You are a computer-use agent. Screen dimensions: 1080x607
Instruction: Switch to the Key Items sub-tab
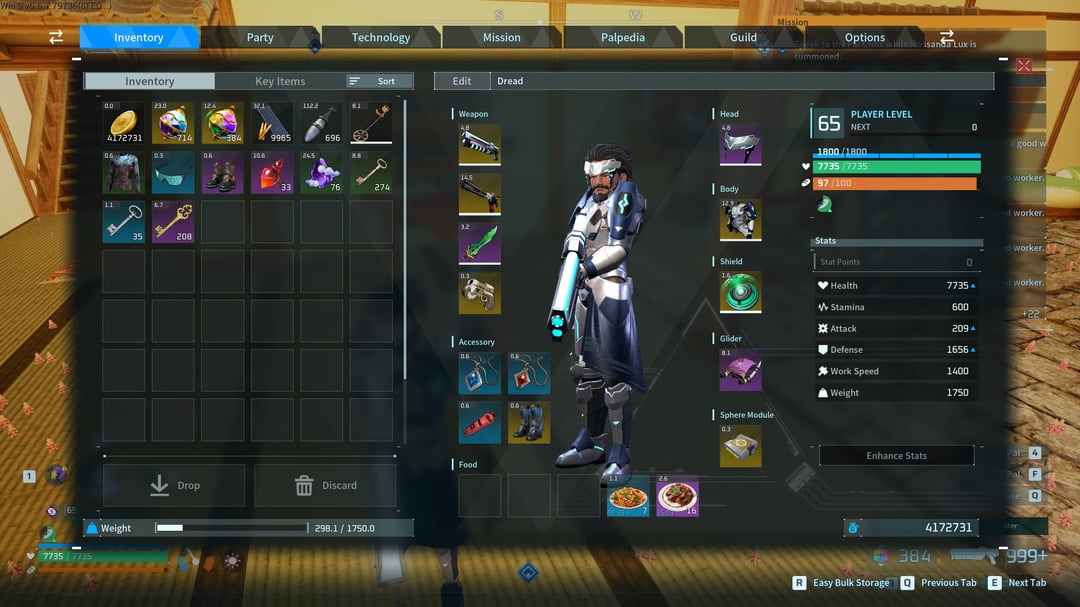pyautogui.click(x=280, y=81)
